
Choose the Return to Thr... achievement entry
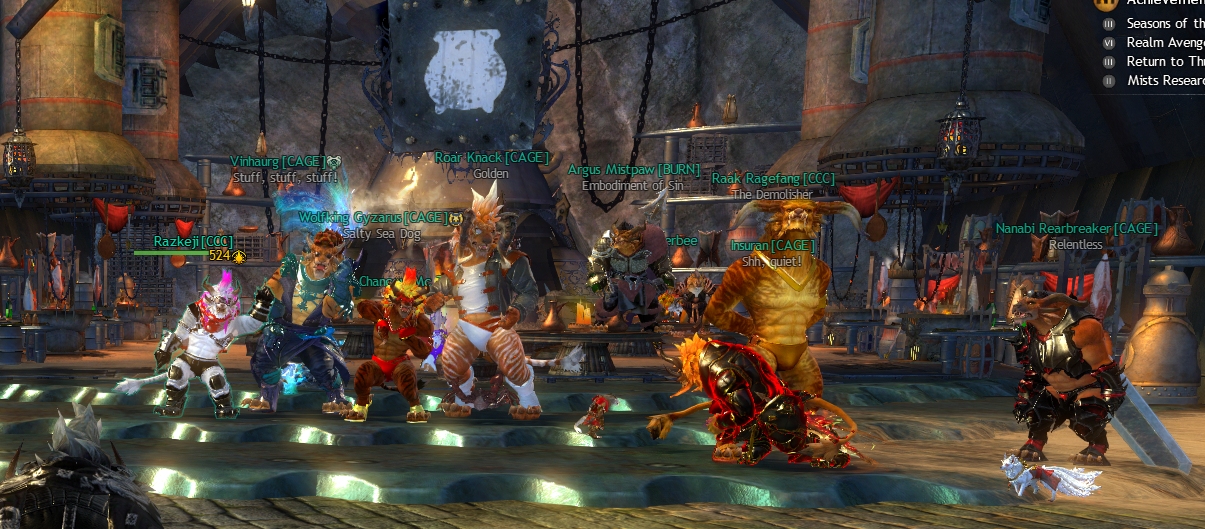point(1164,61)
